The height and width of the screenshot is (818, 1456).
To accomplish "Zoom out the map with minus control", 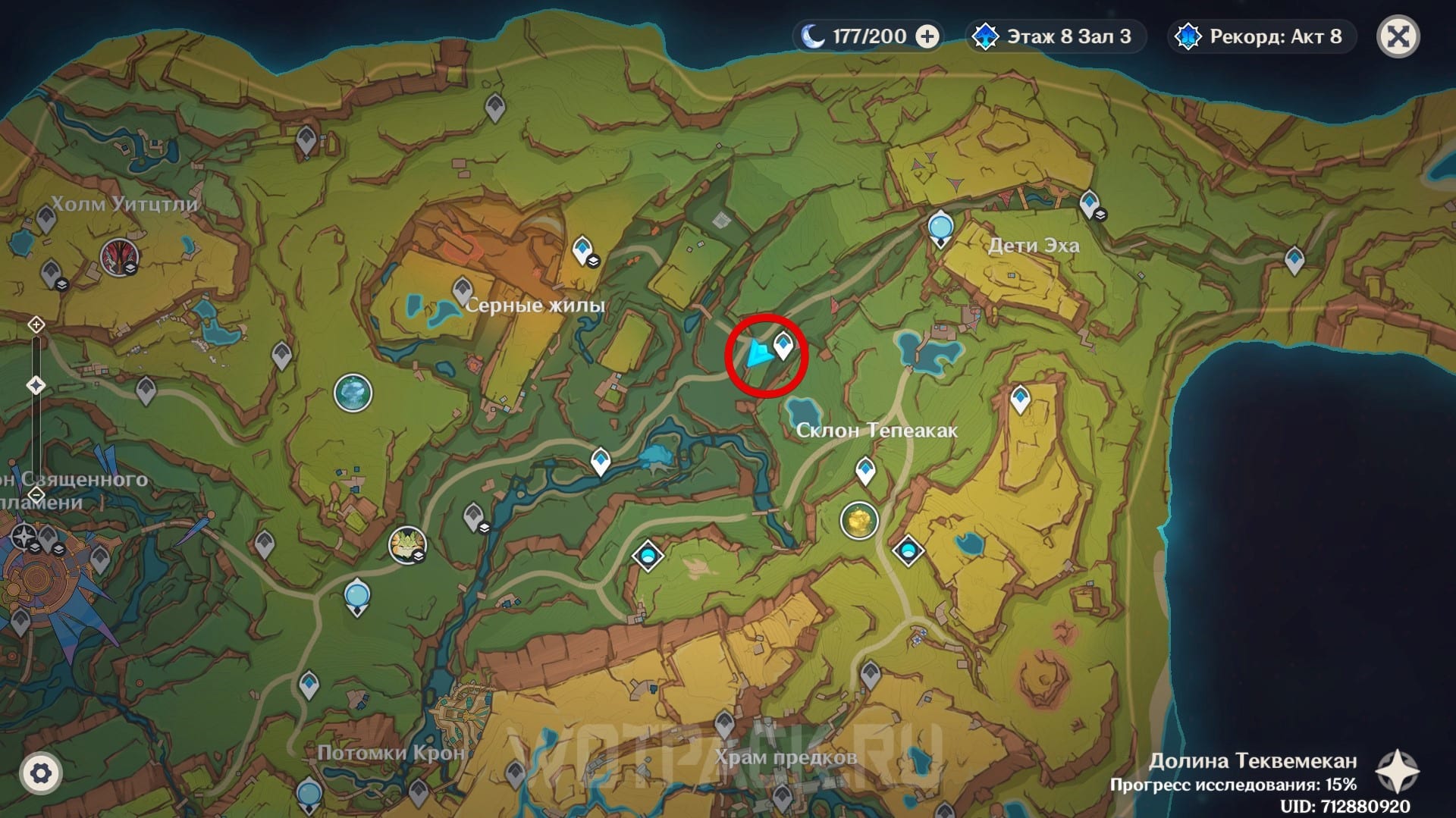I will point(36,494).
